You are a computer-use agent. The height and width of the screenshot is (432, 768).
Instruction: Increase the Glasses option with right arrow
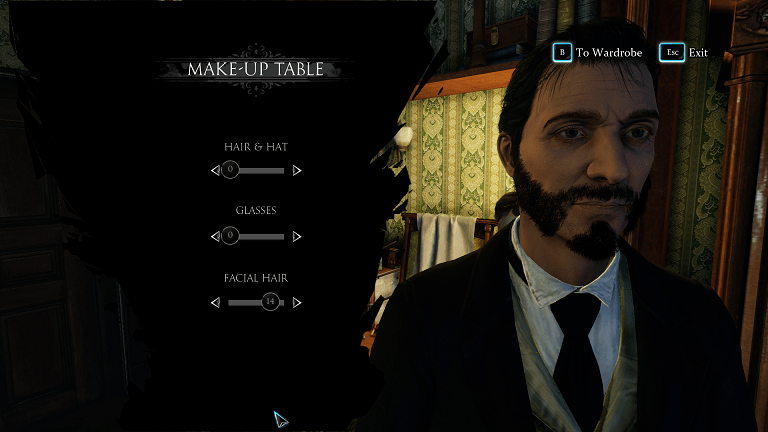point(297,237)
